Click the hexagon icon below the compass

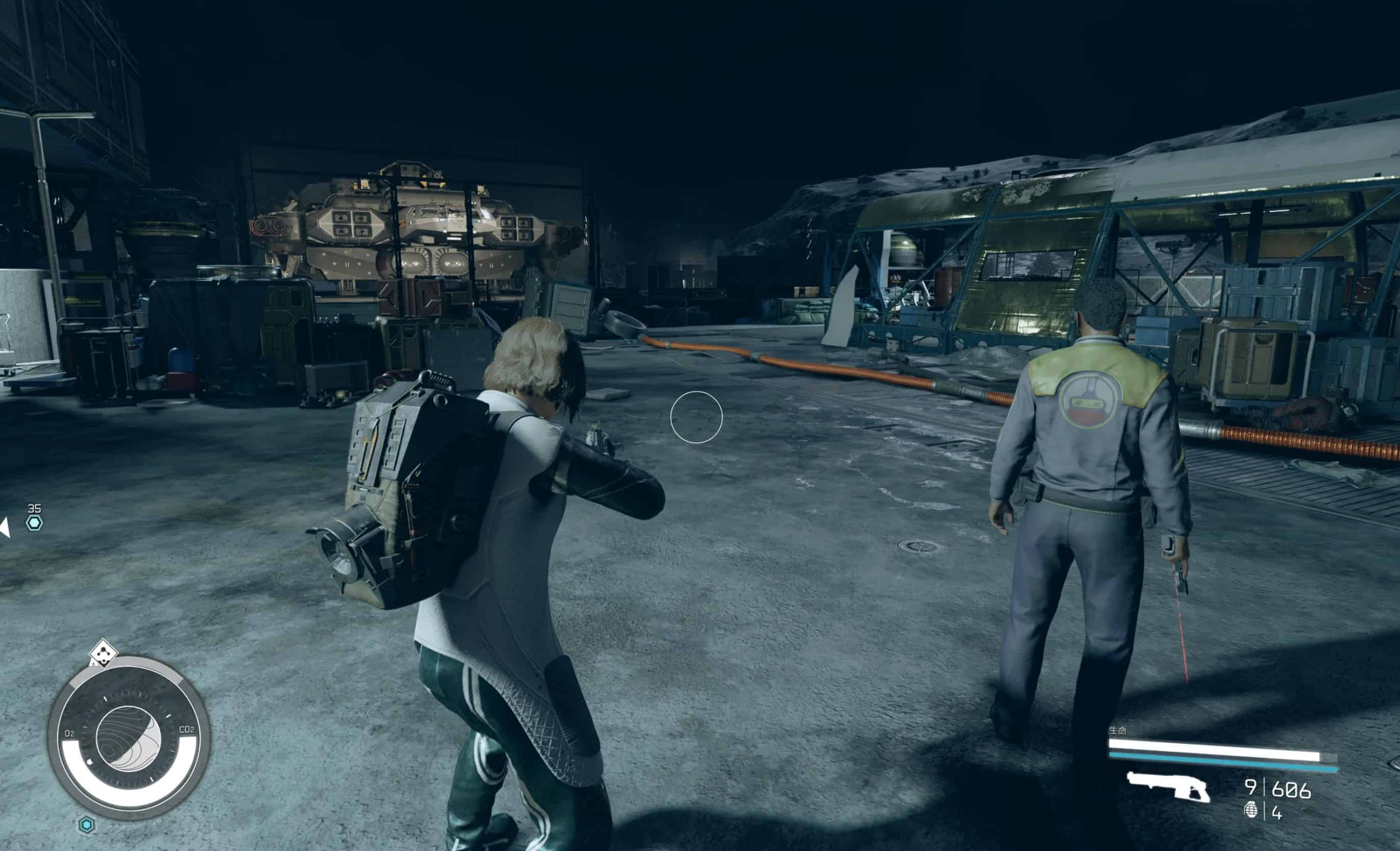click(86, 824)
